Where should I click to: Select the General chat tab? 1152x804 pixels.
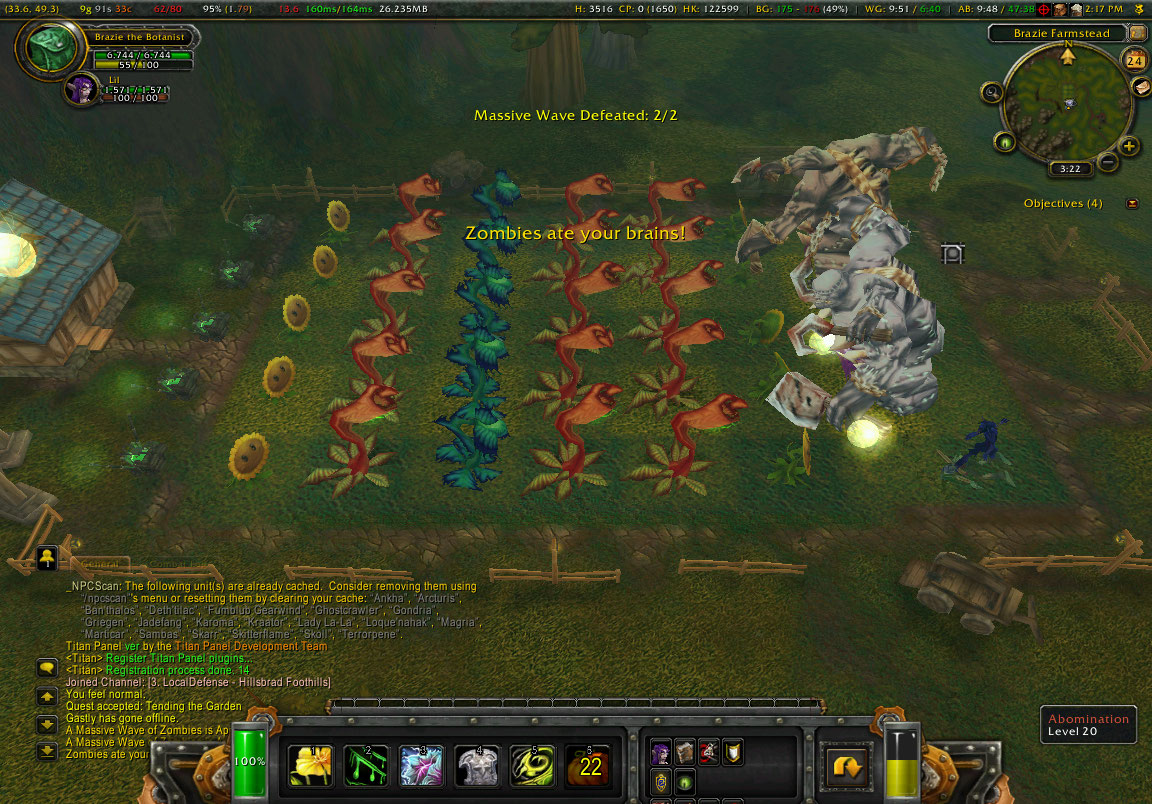(100, 564)
